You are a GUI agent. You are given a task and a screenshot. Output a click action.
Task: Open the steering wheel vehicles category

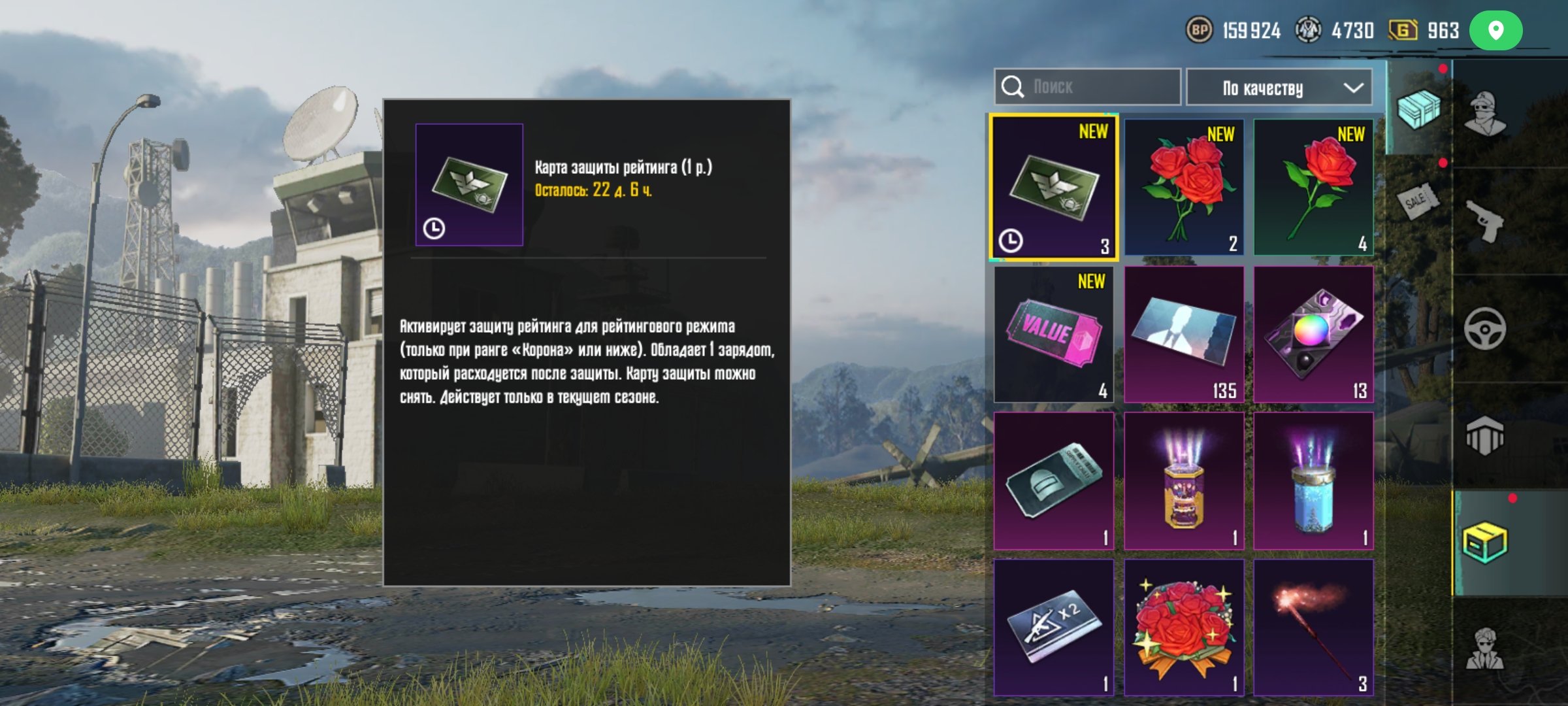tap(1485, 328)
